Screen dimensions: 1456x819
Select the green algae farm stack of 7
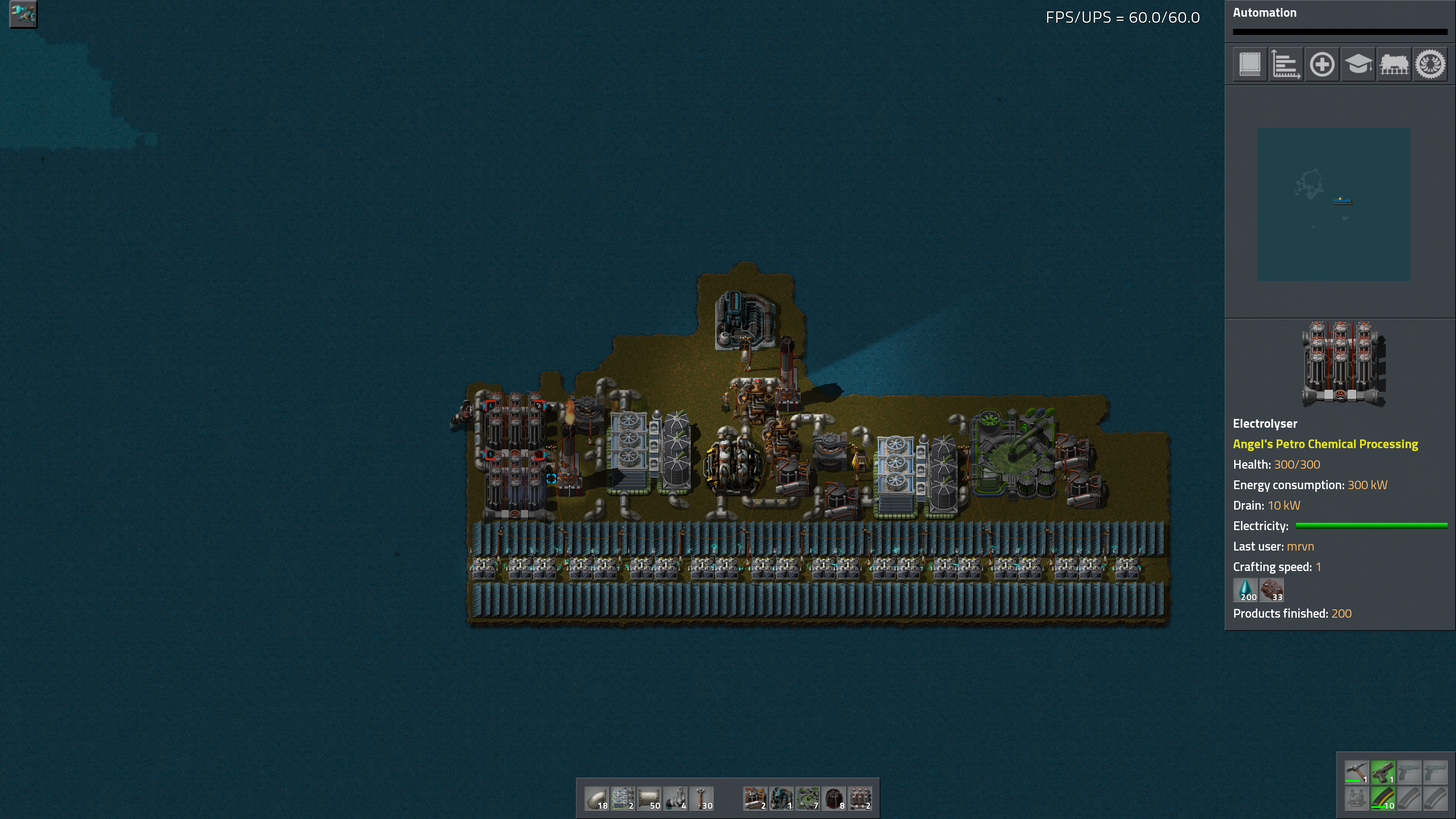click(808, 799)
